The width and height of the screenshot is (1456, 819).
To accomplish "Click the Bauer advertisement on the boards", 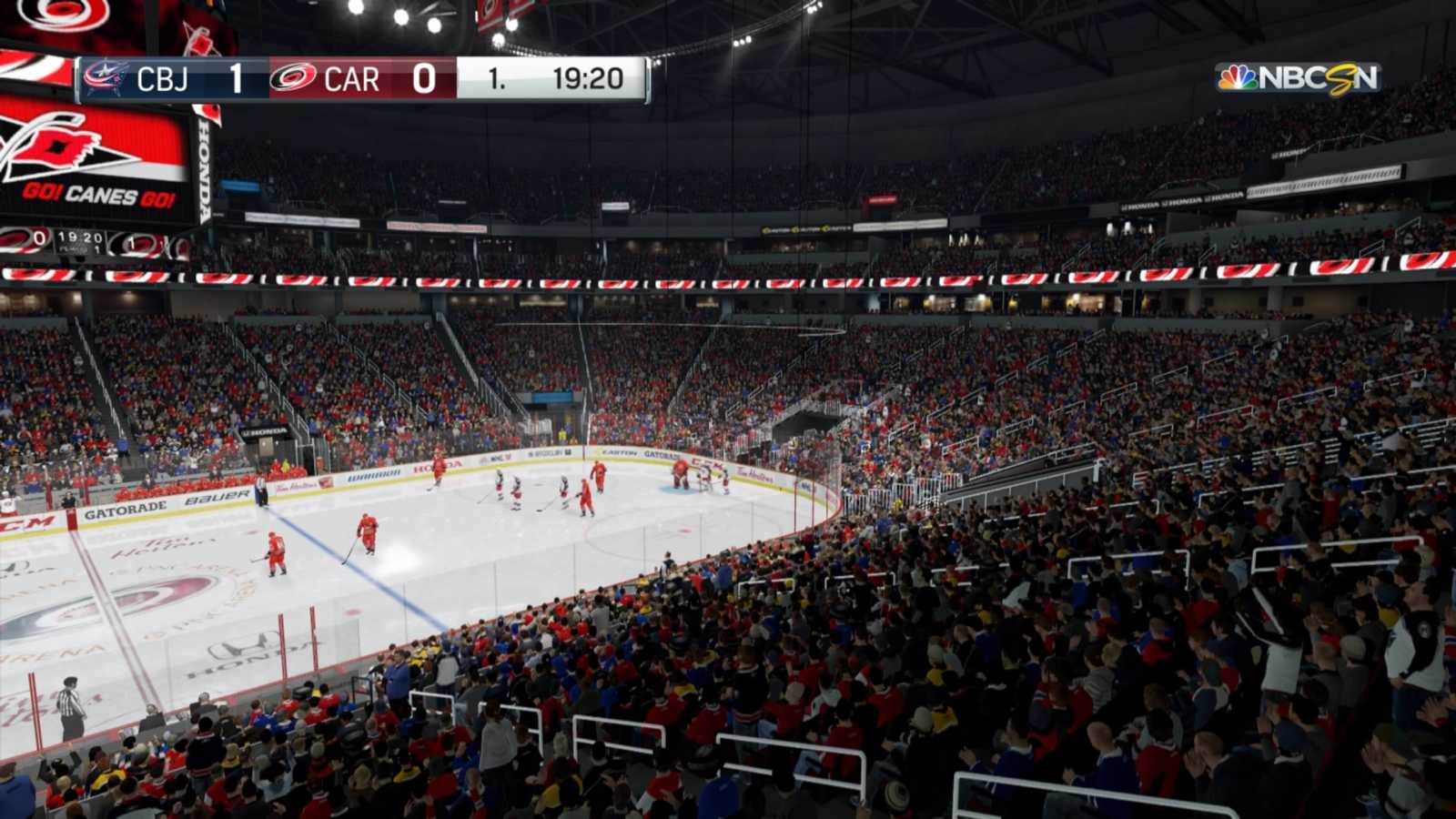I will click(216, 498).
